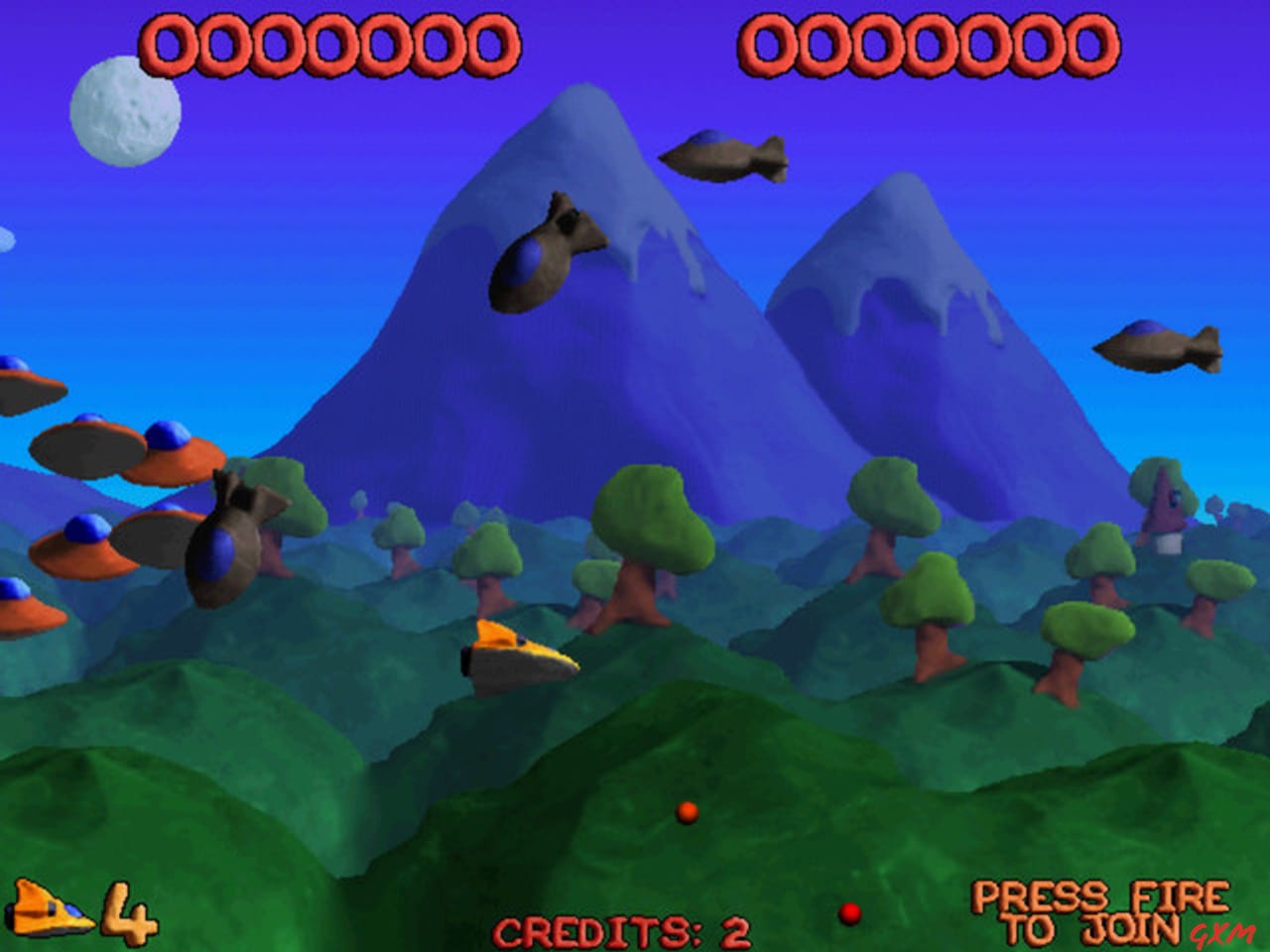Screen dimensions: 1270x952
Task: Click the moon in the upper left sky
Action: pyautogui.click(x=124, y=114)
